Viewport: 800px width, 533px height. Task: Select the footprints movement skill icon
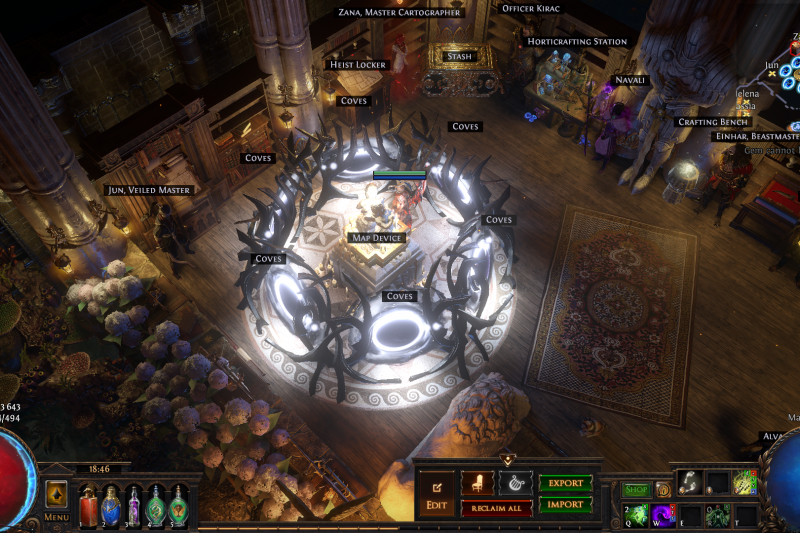point(690,482)
